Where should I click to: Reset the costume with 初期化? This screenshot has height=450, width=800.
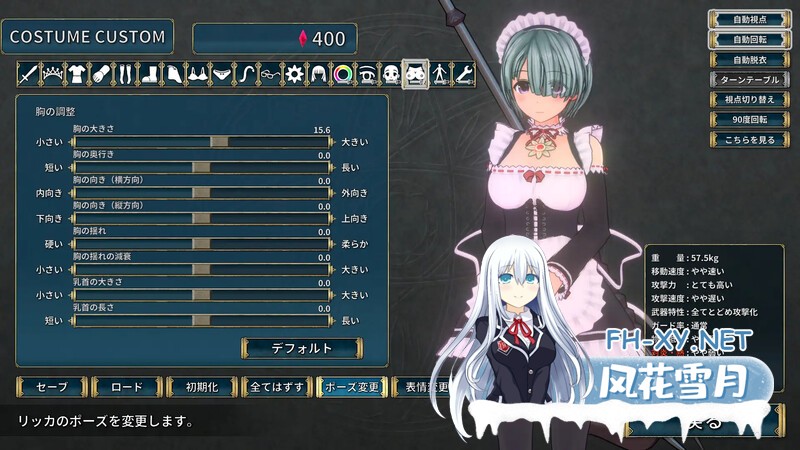click(x=200, y=387)
